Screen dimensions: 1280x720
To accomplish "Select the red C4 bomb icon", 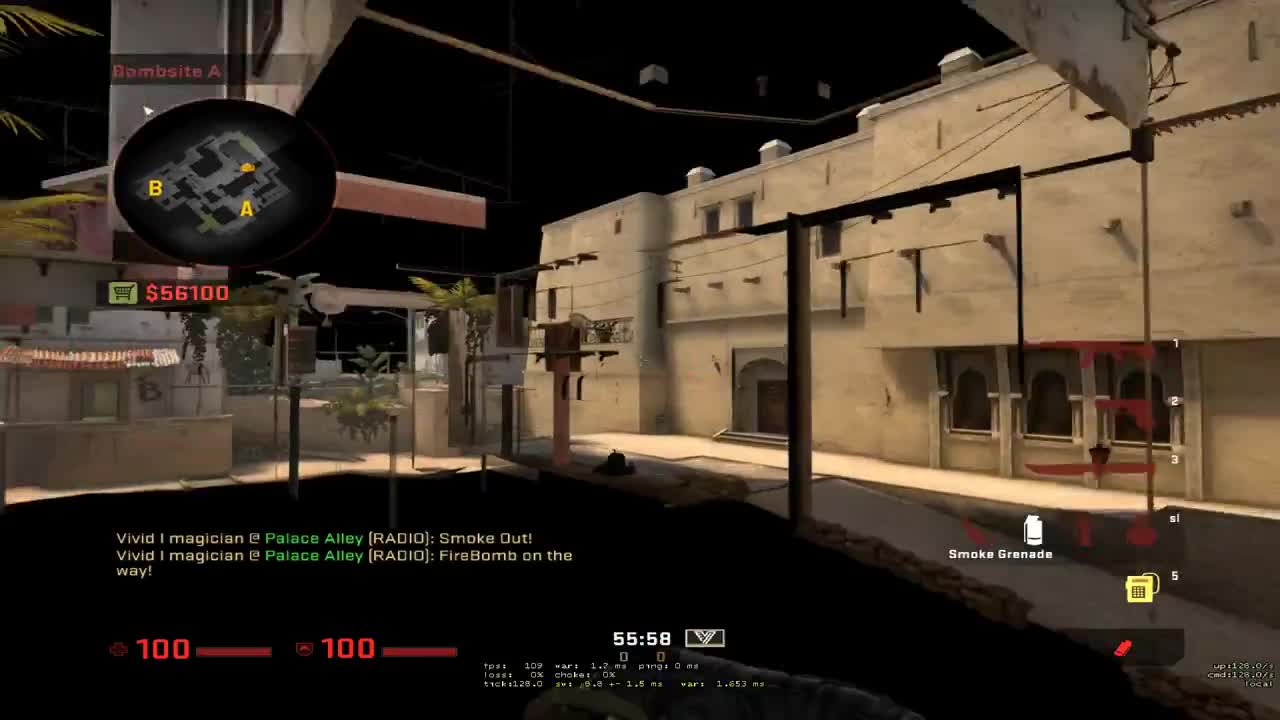I will tap(1124, 646).
